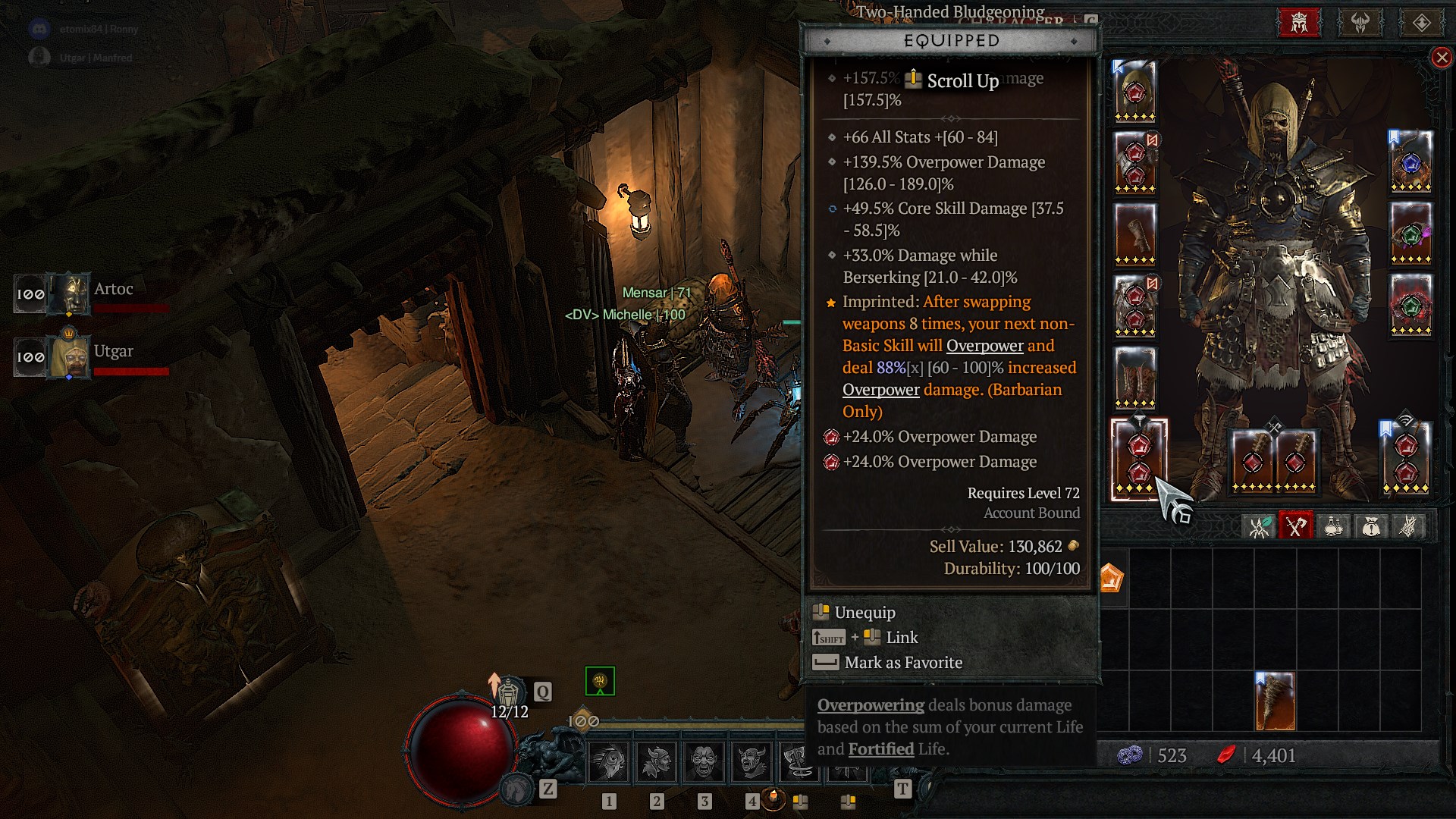Viewport: 1456px width, 819px height.
Task: Switch to the red helmet equipment tab
Action: tap(1300, 23)
